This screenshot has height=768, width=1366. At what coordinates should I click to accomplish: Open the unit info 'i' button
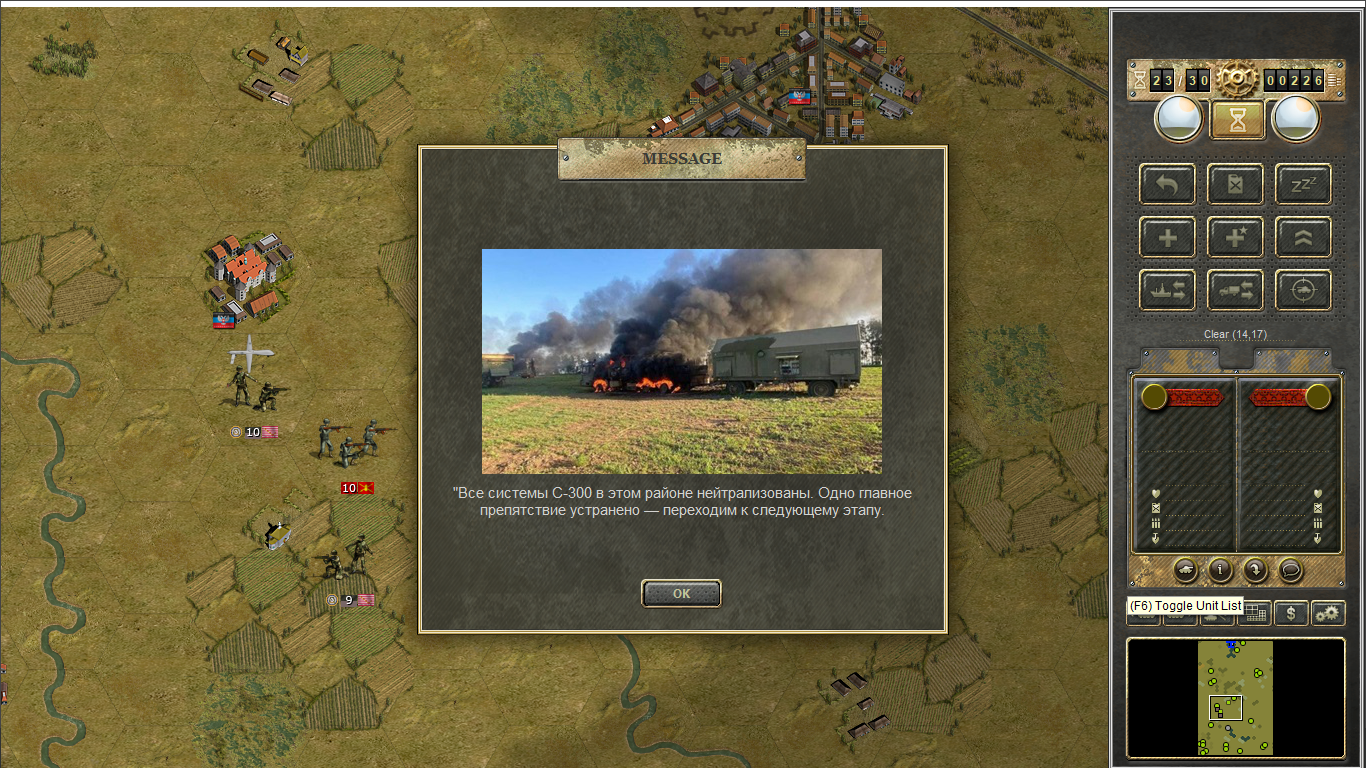coord(1220,570)
